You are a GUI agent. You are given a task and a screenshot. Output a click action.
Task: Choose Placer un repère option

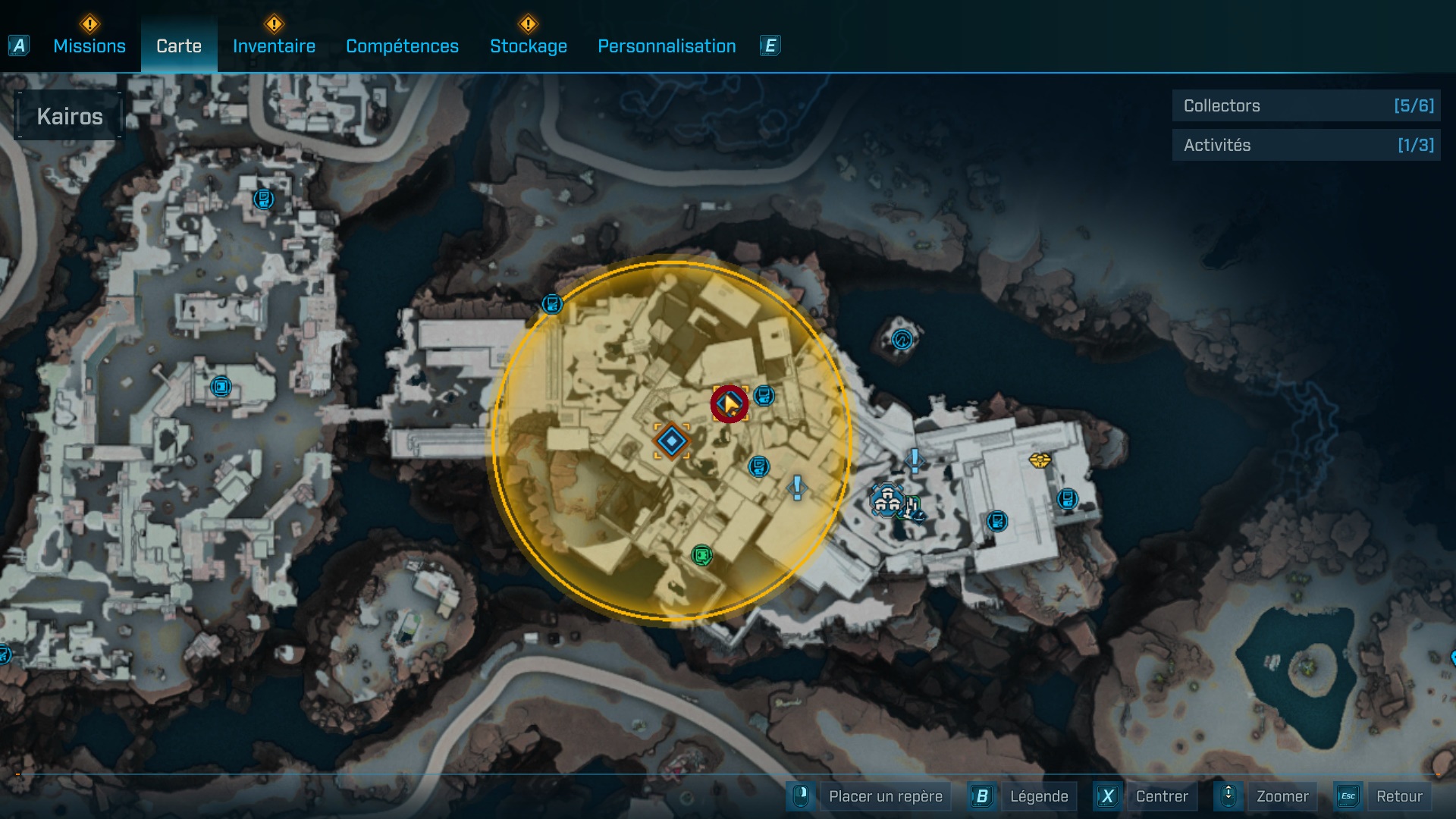coord(885,796)
